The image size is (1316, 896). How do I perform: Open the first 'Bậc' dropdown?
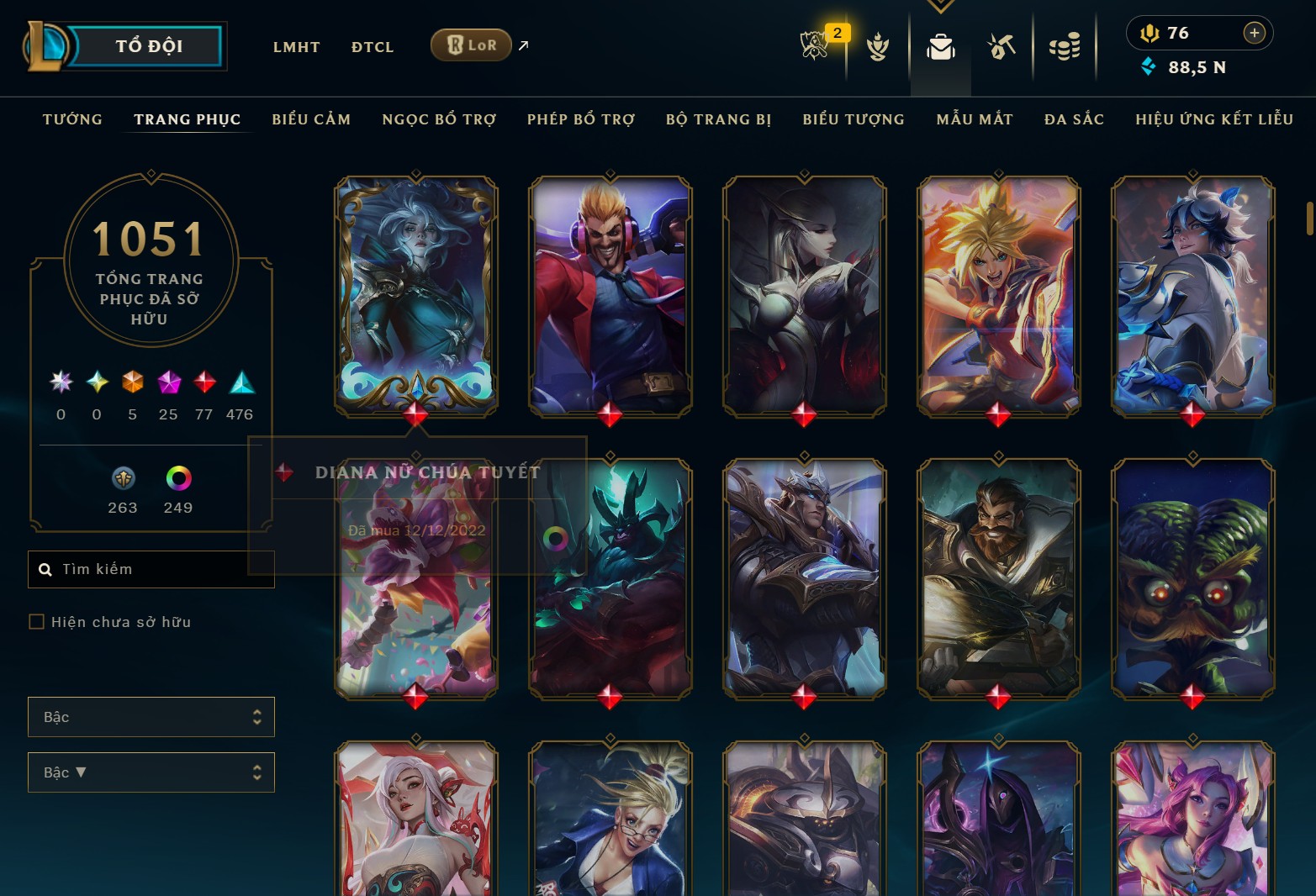coord(151,717)
